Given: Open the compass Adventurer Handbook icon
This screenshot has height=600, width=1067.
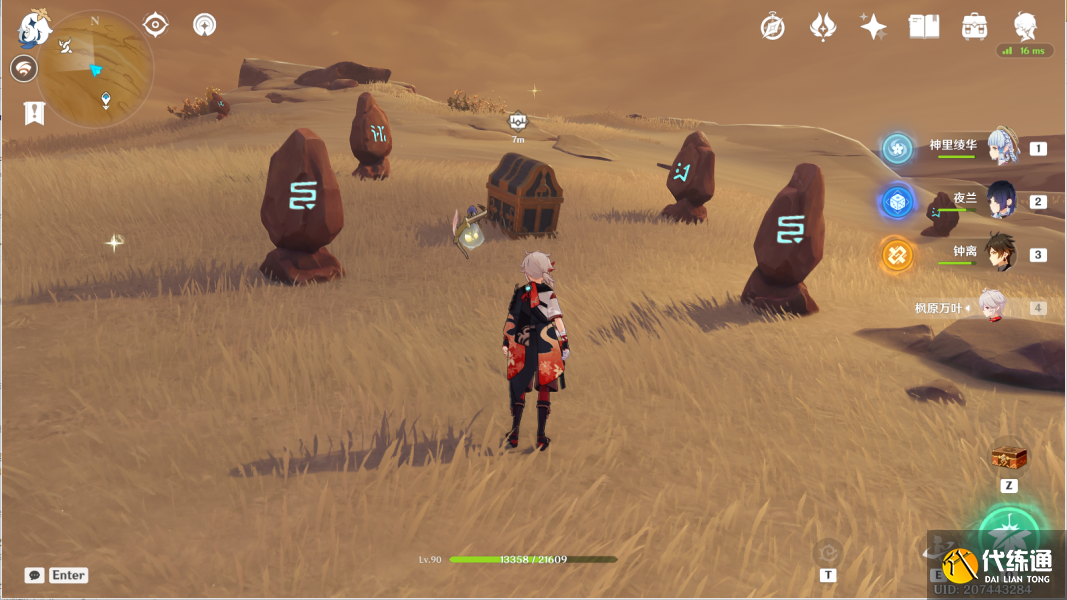Looking at the screenshot, I should (772, 27).
